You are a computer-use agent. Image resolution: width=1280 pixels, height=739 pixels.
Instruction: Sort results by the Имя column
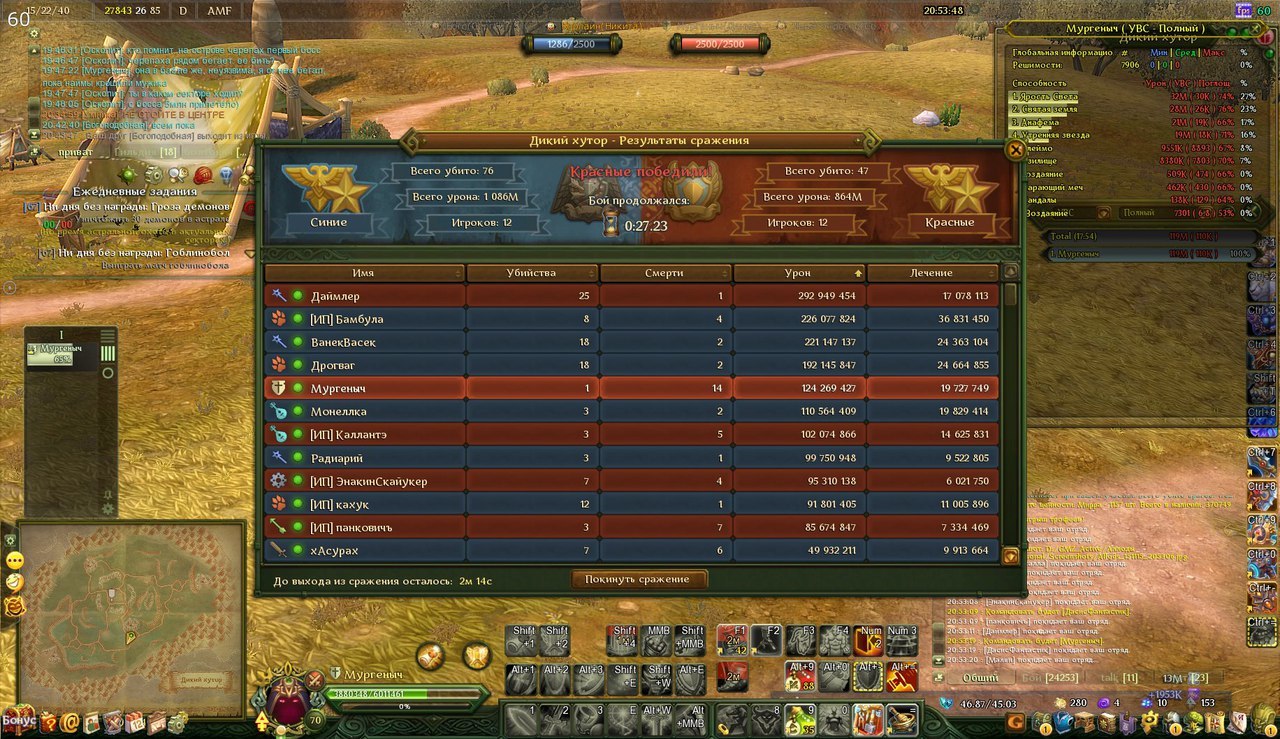point(364,273)
